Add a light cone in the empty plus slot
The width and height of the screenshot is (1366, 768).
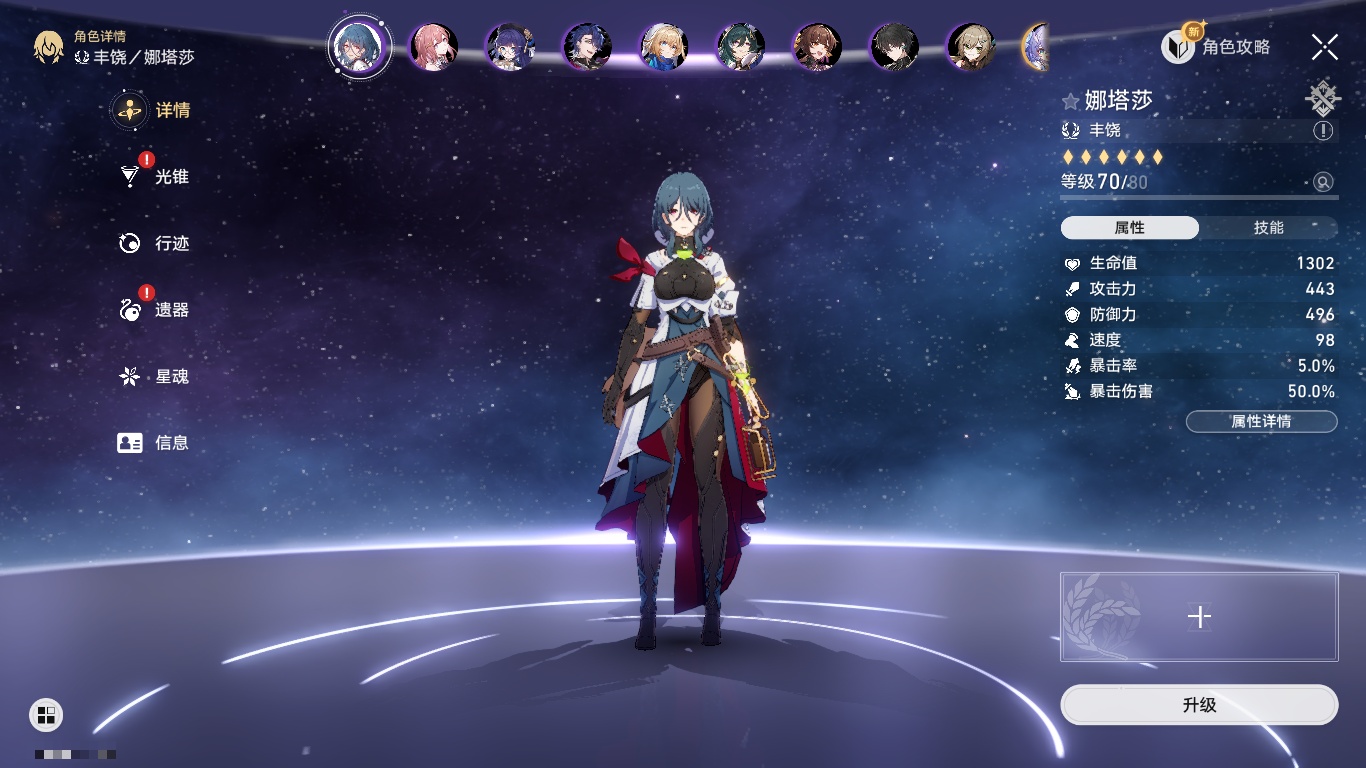(x=1199, y=617)
